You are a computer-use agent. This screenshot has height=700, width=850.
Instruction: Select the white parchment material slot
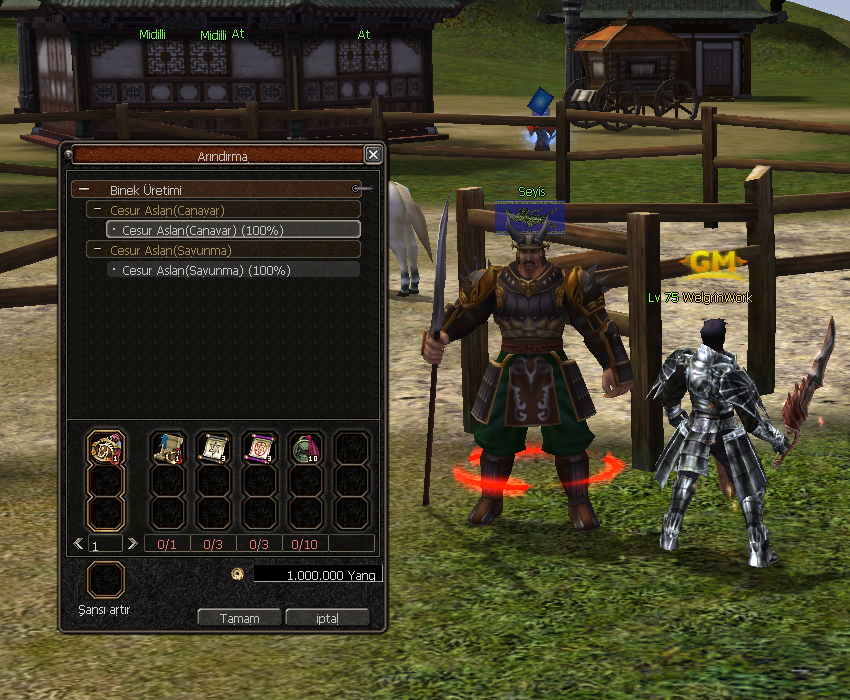coord(214,448)
